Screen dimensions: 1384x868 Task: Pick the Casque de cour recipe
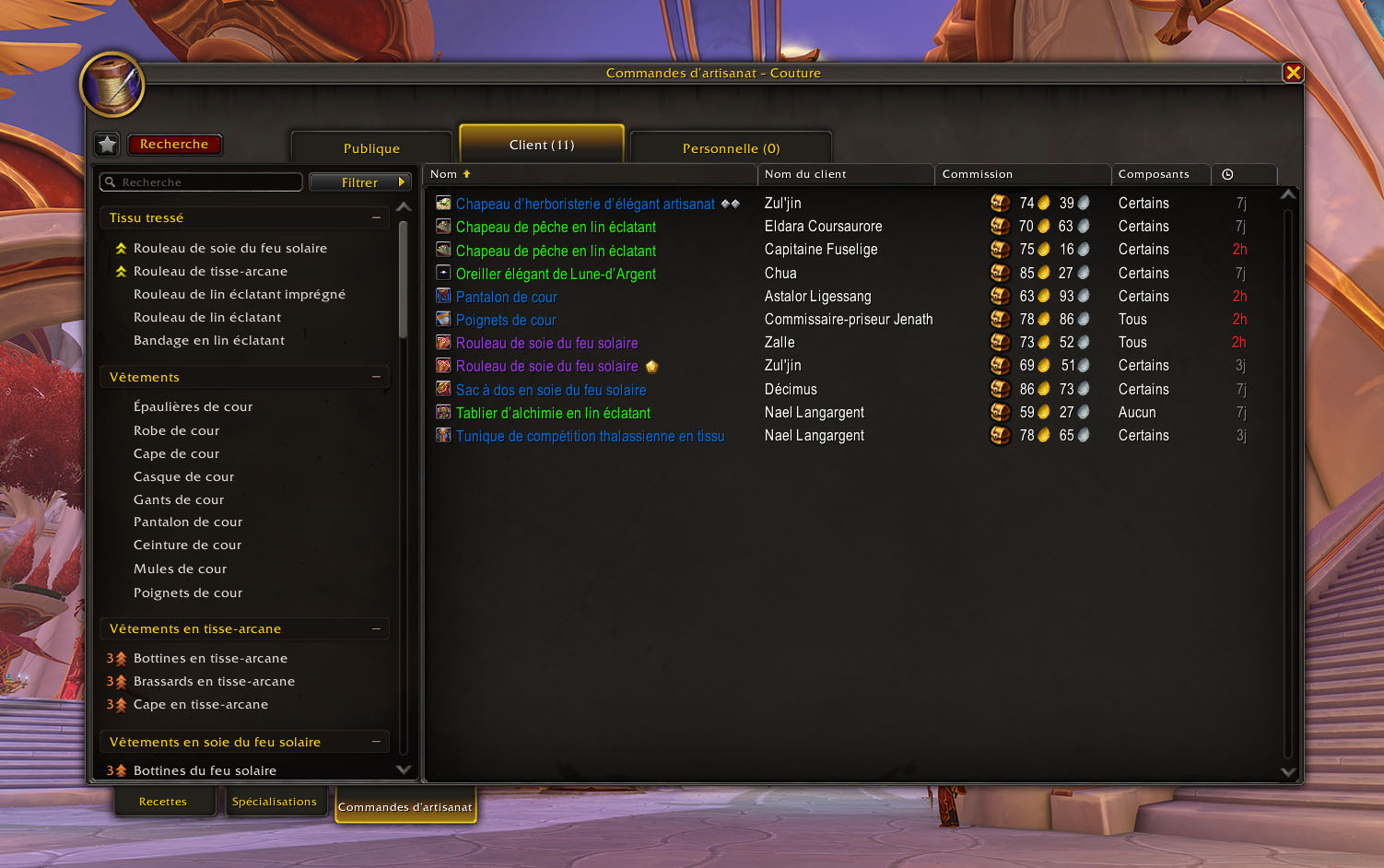click(x=183, y=476)
